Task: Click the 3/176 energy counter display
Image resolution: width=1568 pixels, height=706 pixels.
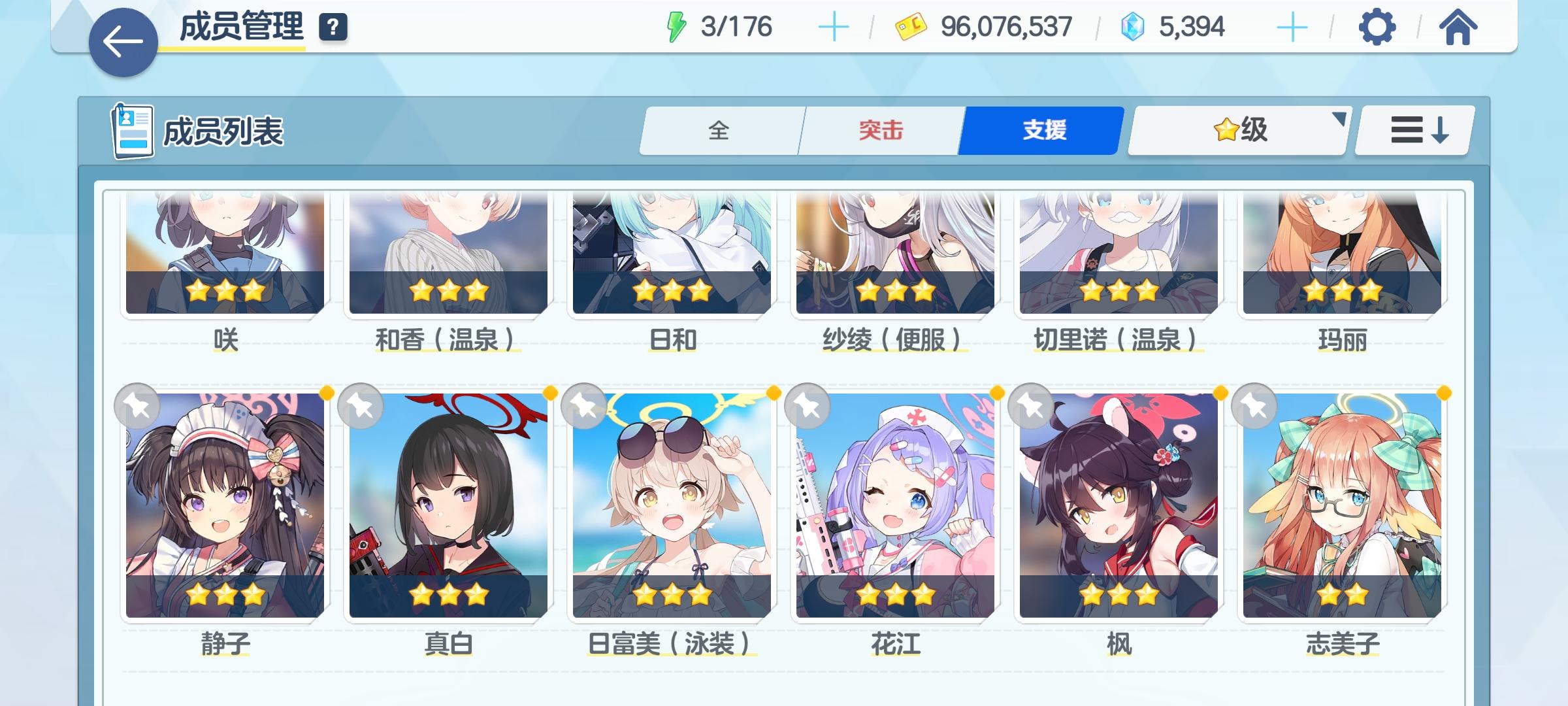Action: pos(738,27)
